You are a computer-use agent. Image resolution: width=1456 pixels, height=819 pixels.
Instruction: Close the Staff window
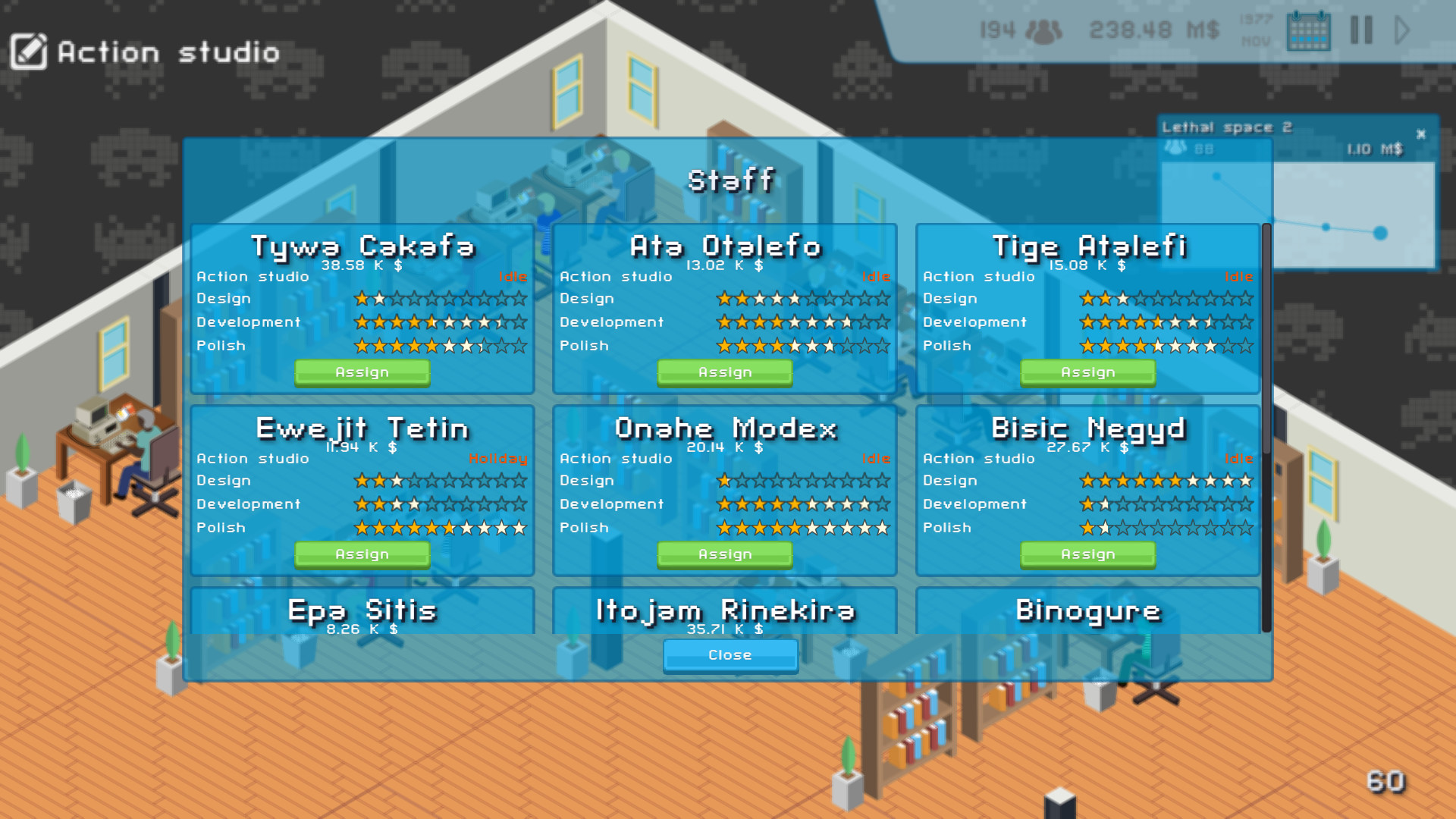(730, 654)
